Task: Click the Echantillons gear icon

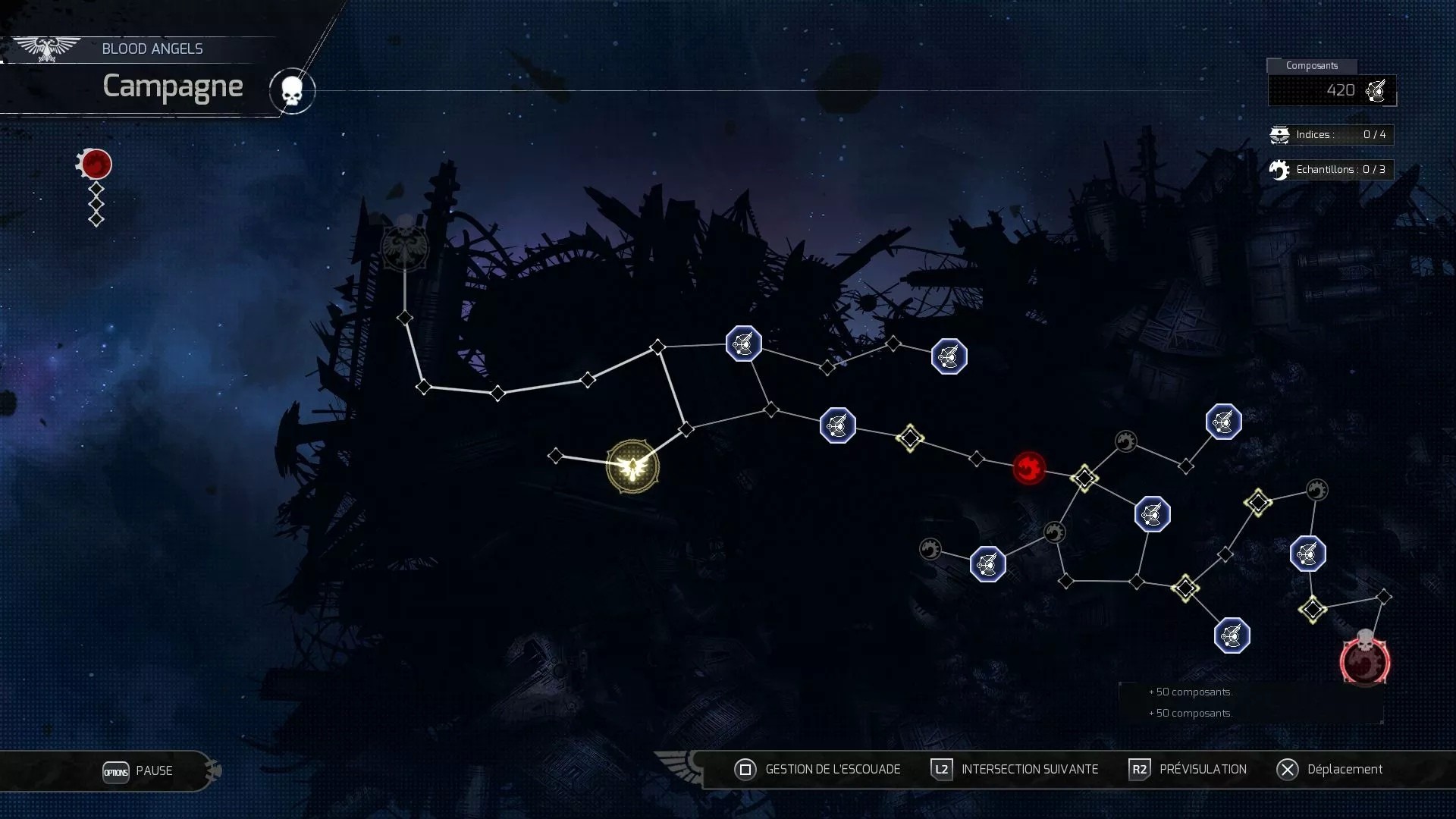Action: point(1279,169)
